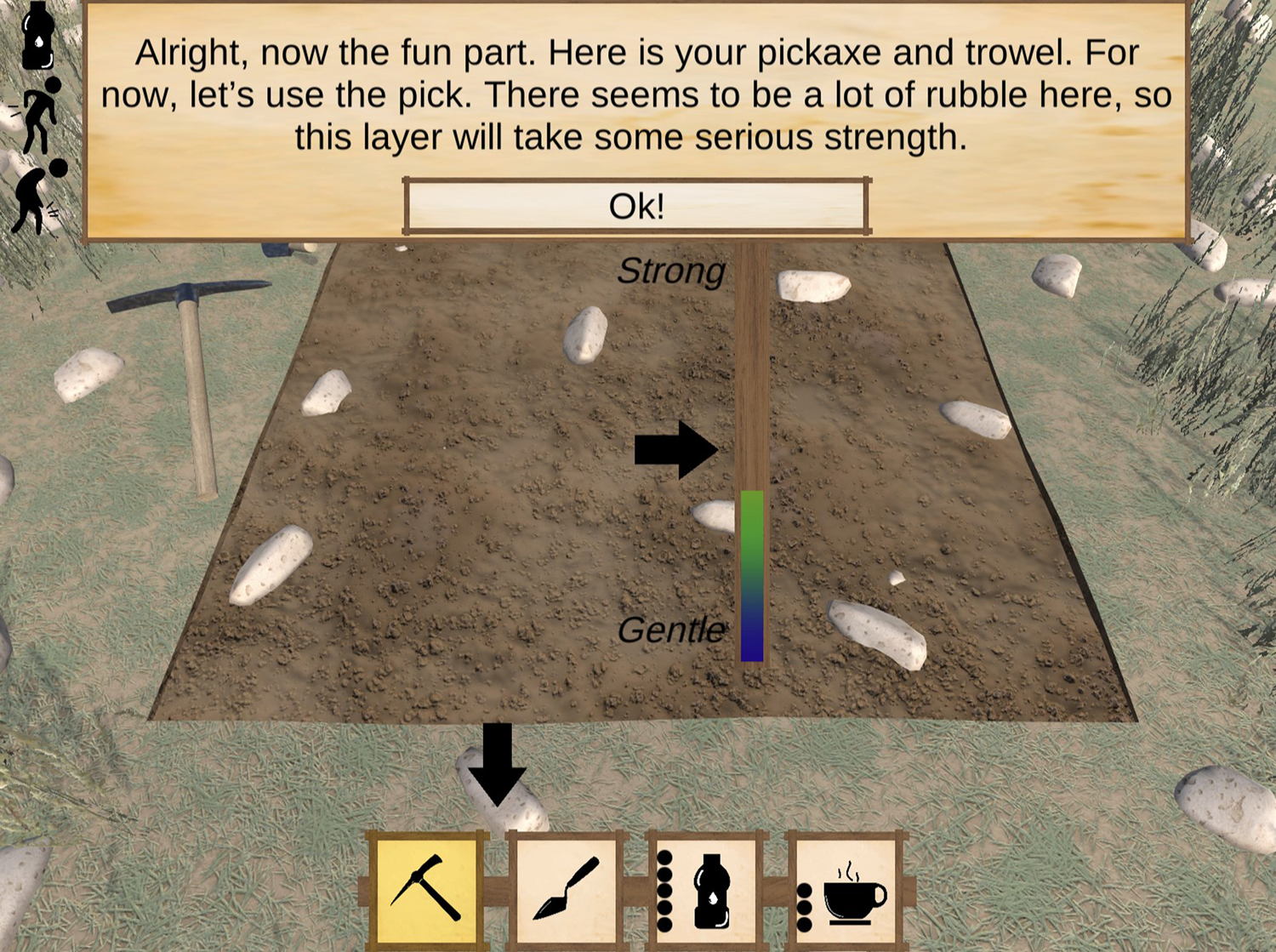Select the pickaxe tool slot
This screenshot has height=952, width=1276.
(426, 888)
